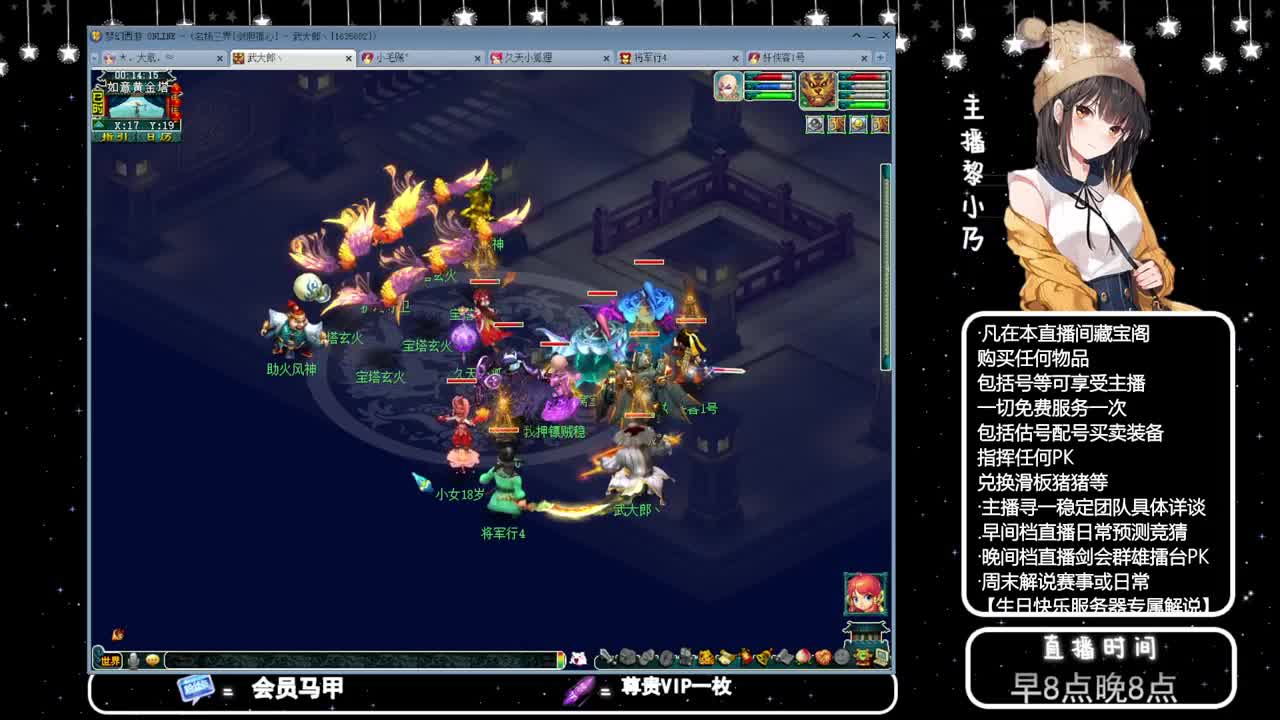Expand the minimap with the green triangle arrow
The image size is (1280, 720).
99,123
